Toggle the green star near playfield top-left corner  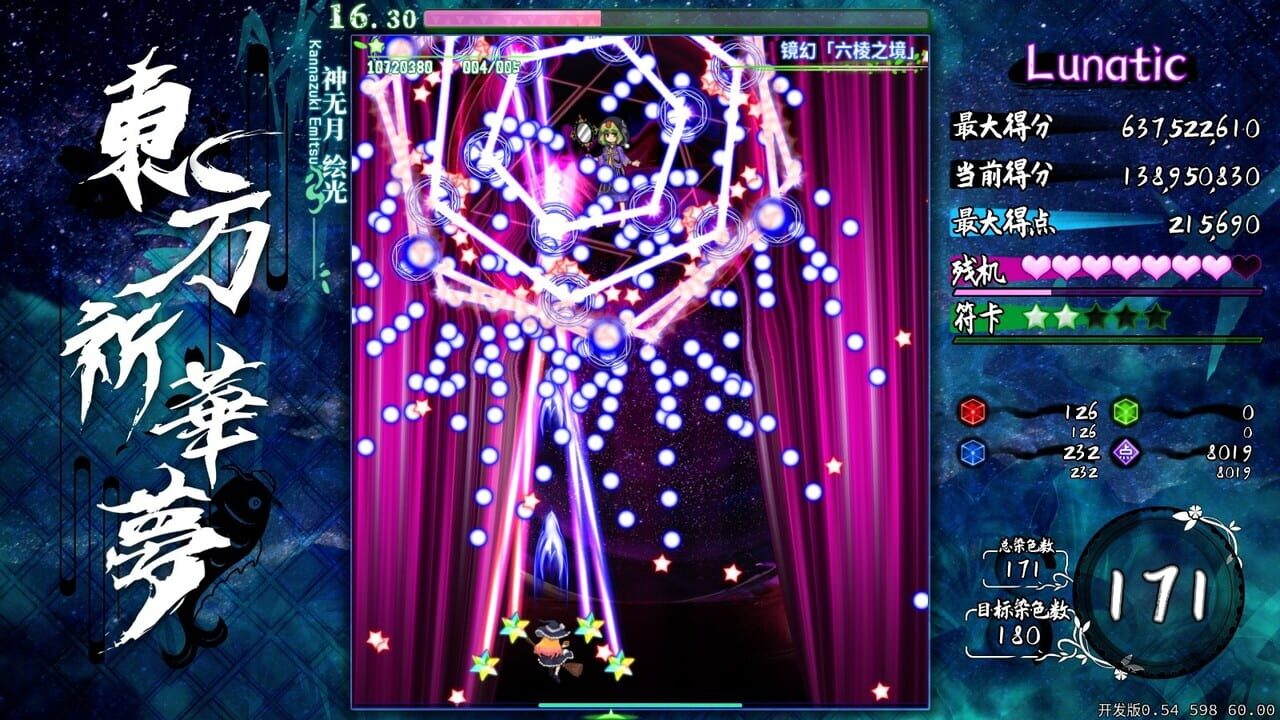tap(376, 44)
